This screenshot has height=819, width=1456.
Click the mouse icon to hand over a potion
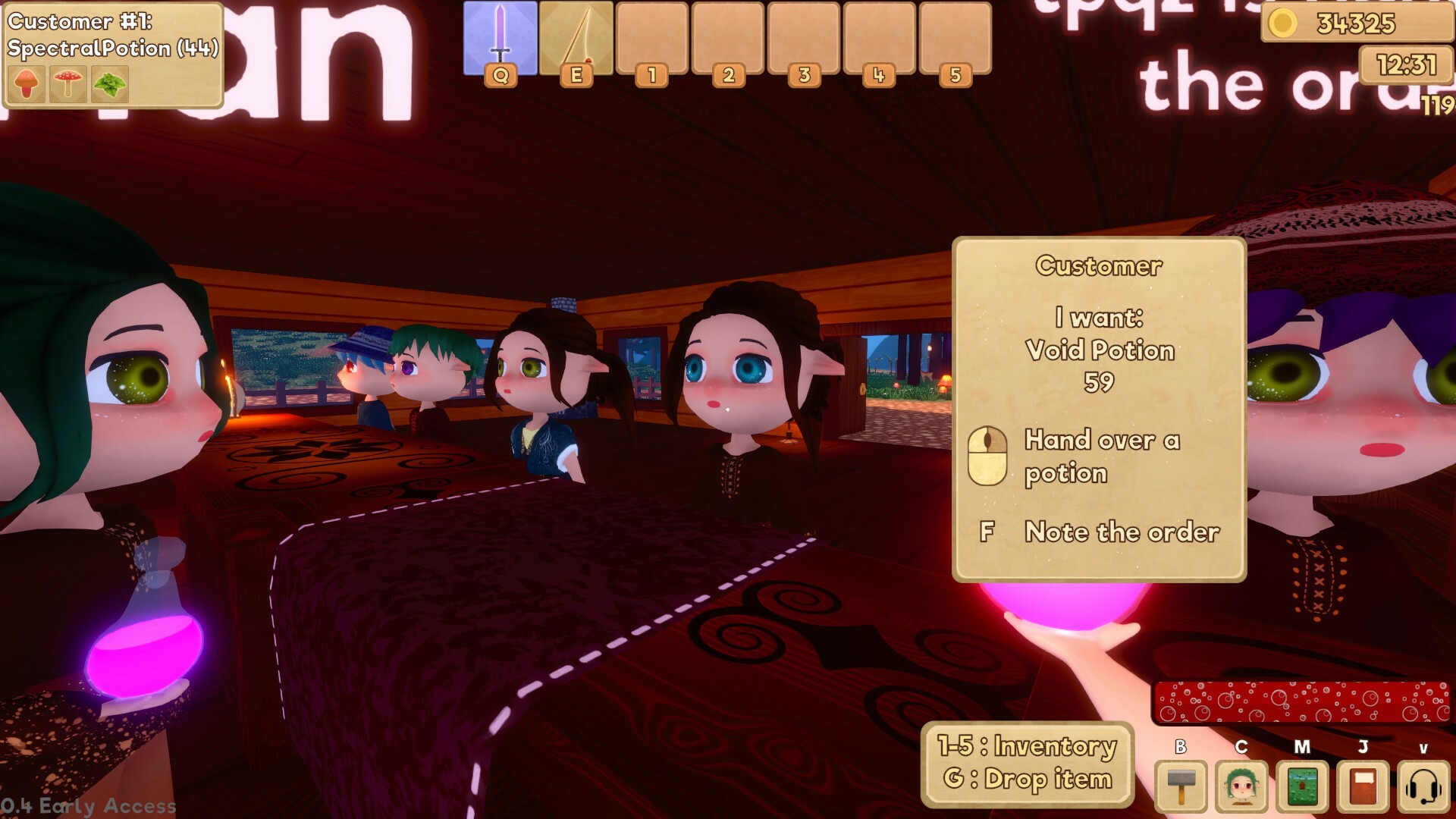coord(987,456)
